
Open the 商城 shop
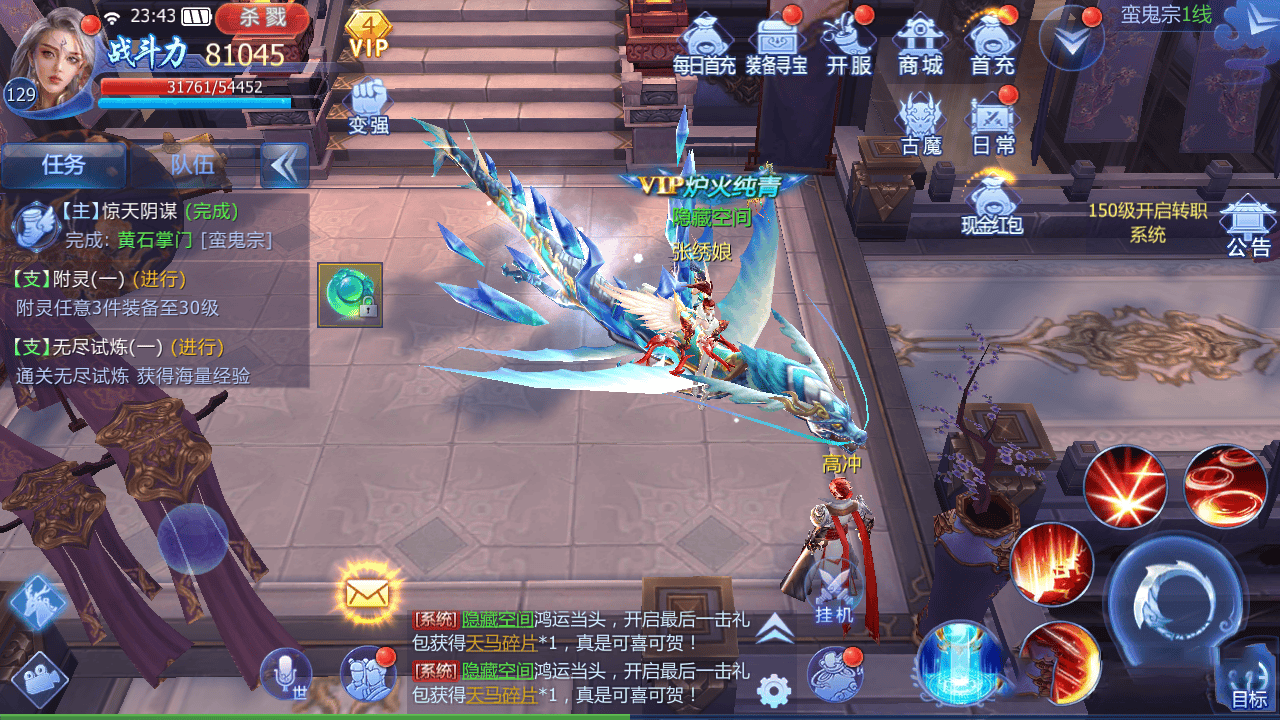[x=921, y=44]
